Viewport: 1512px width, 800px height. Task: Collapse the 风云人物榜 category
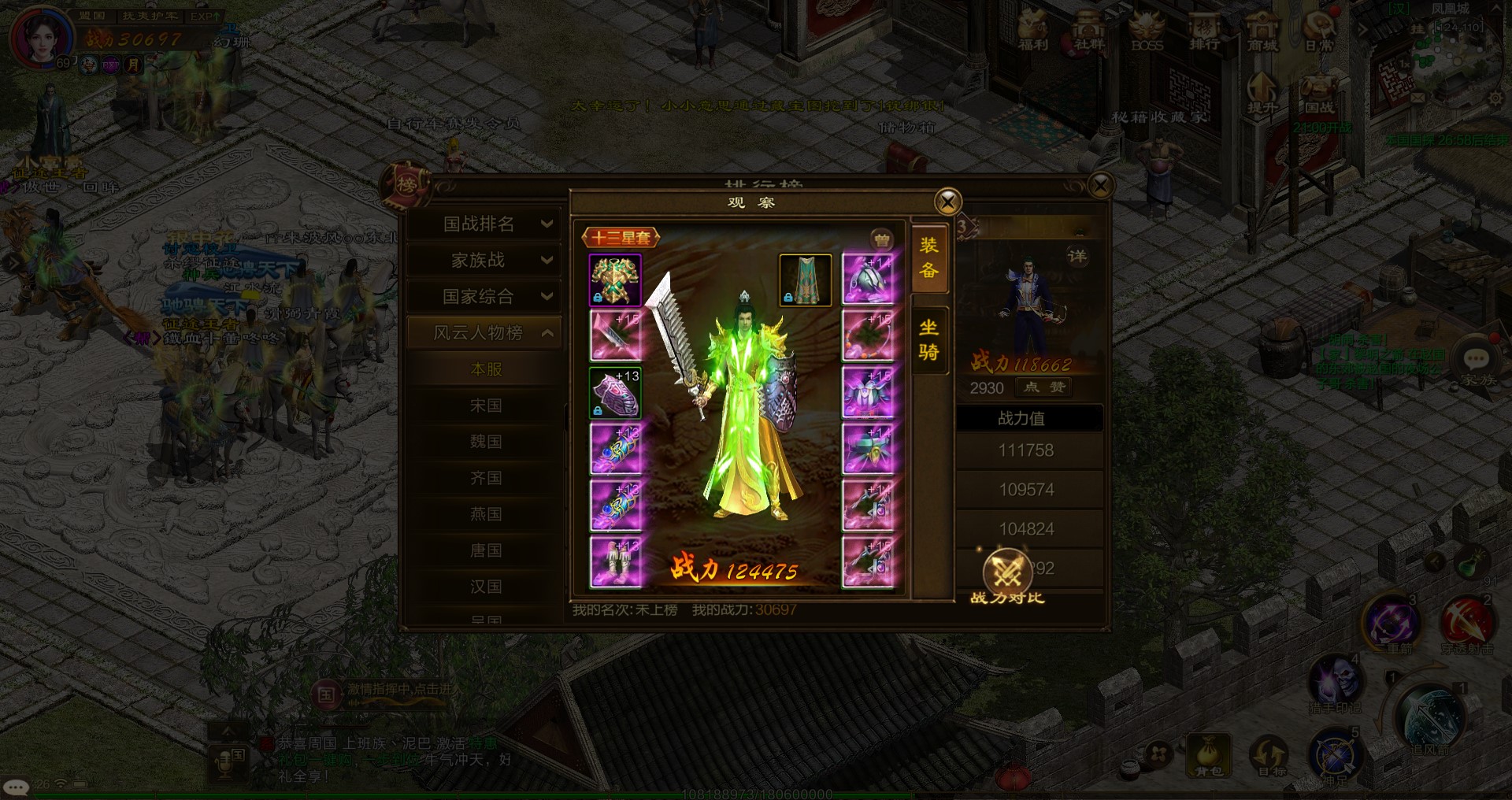coord(485,333)
